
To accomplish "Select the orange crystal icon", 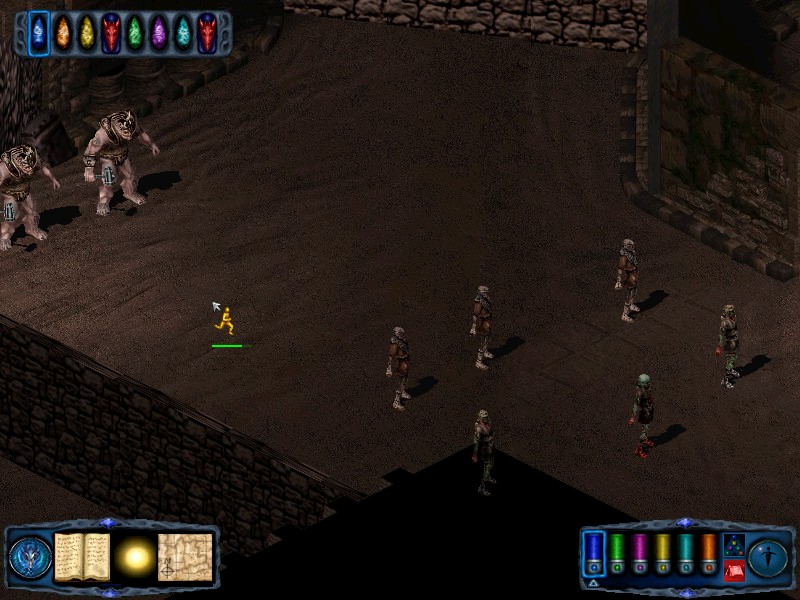I will coord(62,33).
